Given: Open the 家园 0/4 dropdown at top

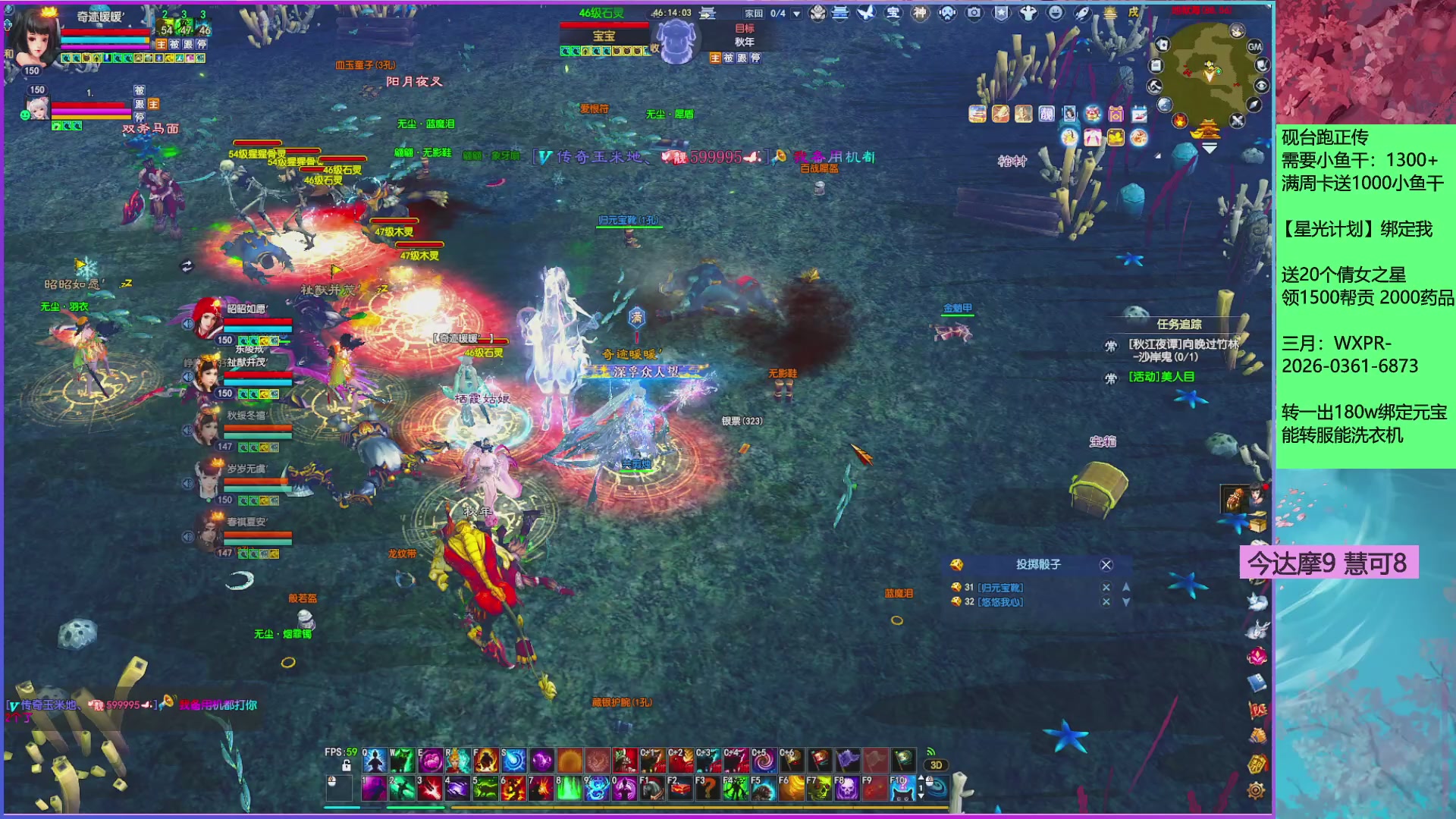Looking at the screenshot, I should 795,11.
